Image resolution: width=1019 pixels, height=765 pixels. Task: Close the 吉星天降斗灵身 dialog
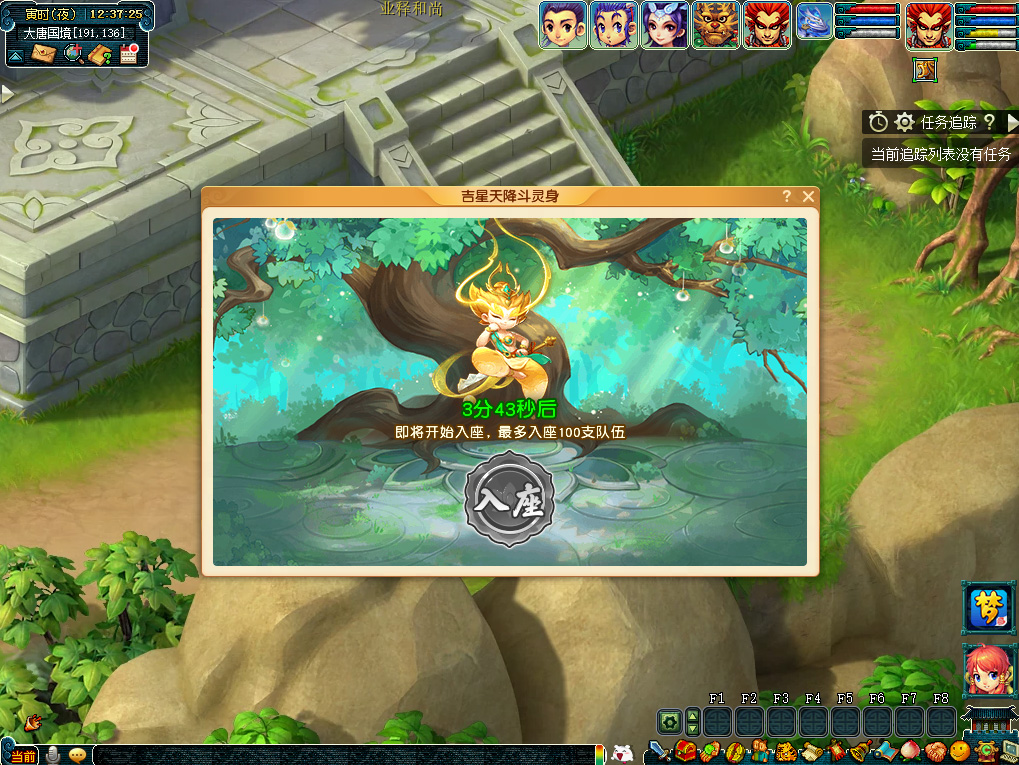(x=808, y=197)
